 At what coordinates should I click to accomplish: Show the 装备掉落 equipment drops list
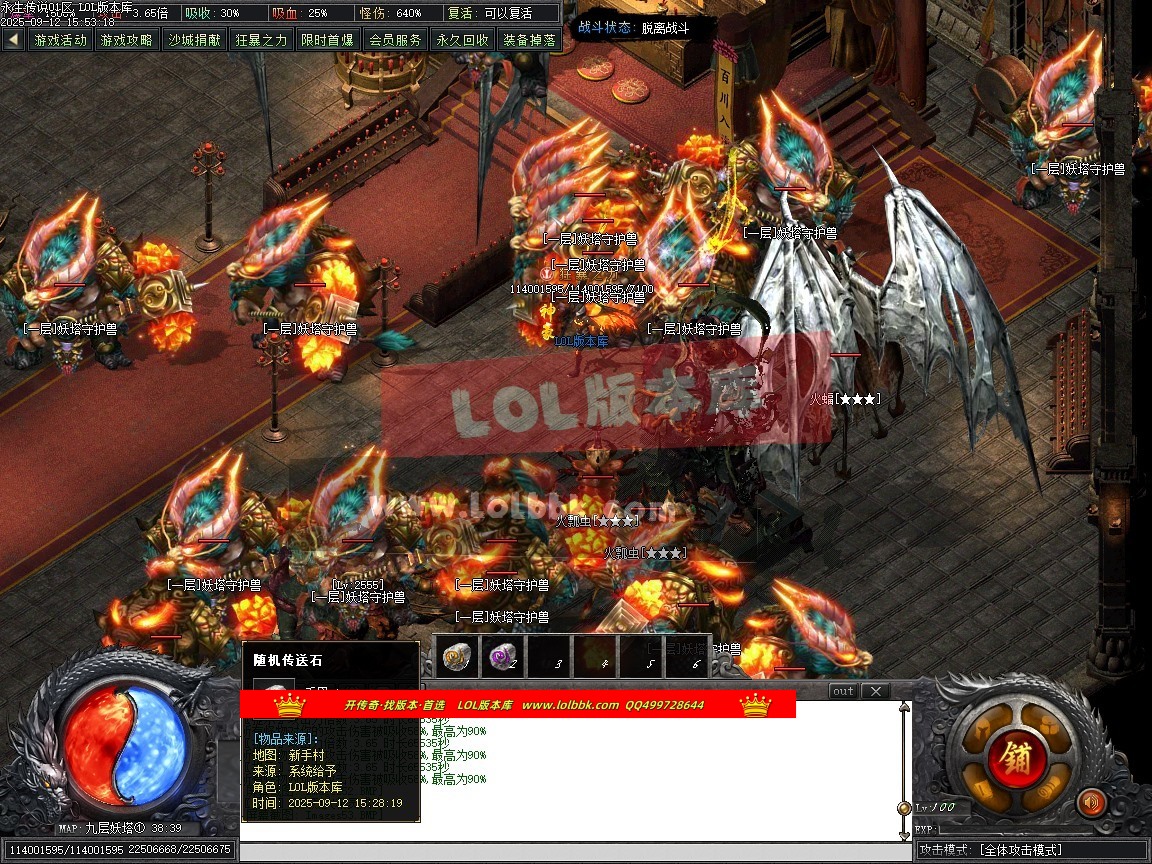coord(529,40)
